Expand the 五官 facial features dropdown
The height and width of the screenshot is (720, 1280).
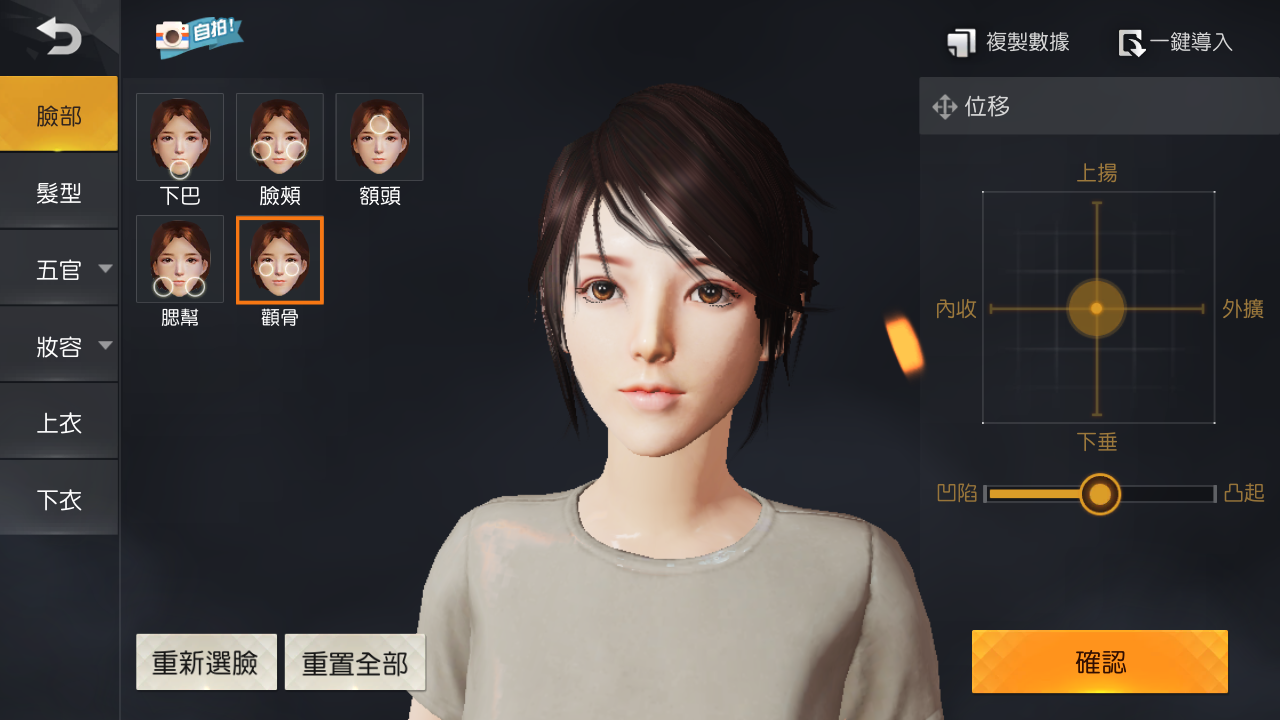pyautogui.click(x=59, y=268)
